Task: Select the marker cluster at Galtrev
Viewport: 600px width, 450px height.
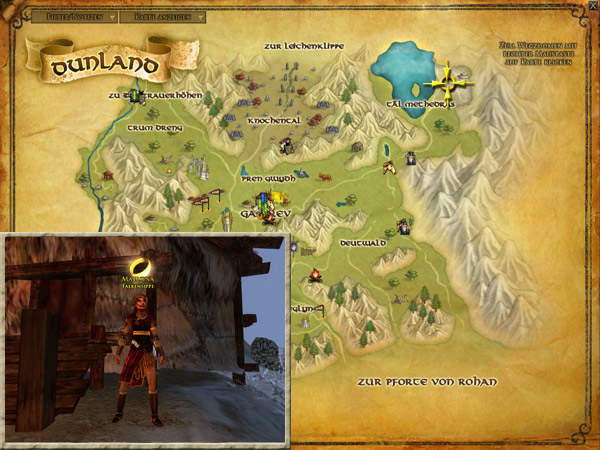Action: 263,204
